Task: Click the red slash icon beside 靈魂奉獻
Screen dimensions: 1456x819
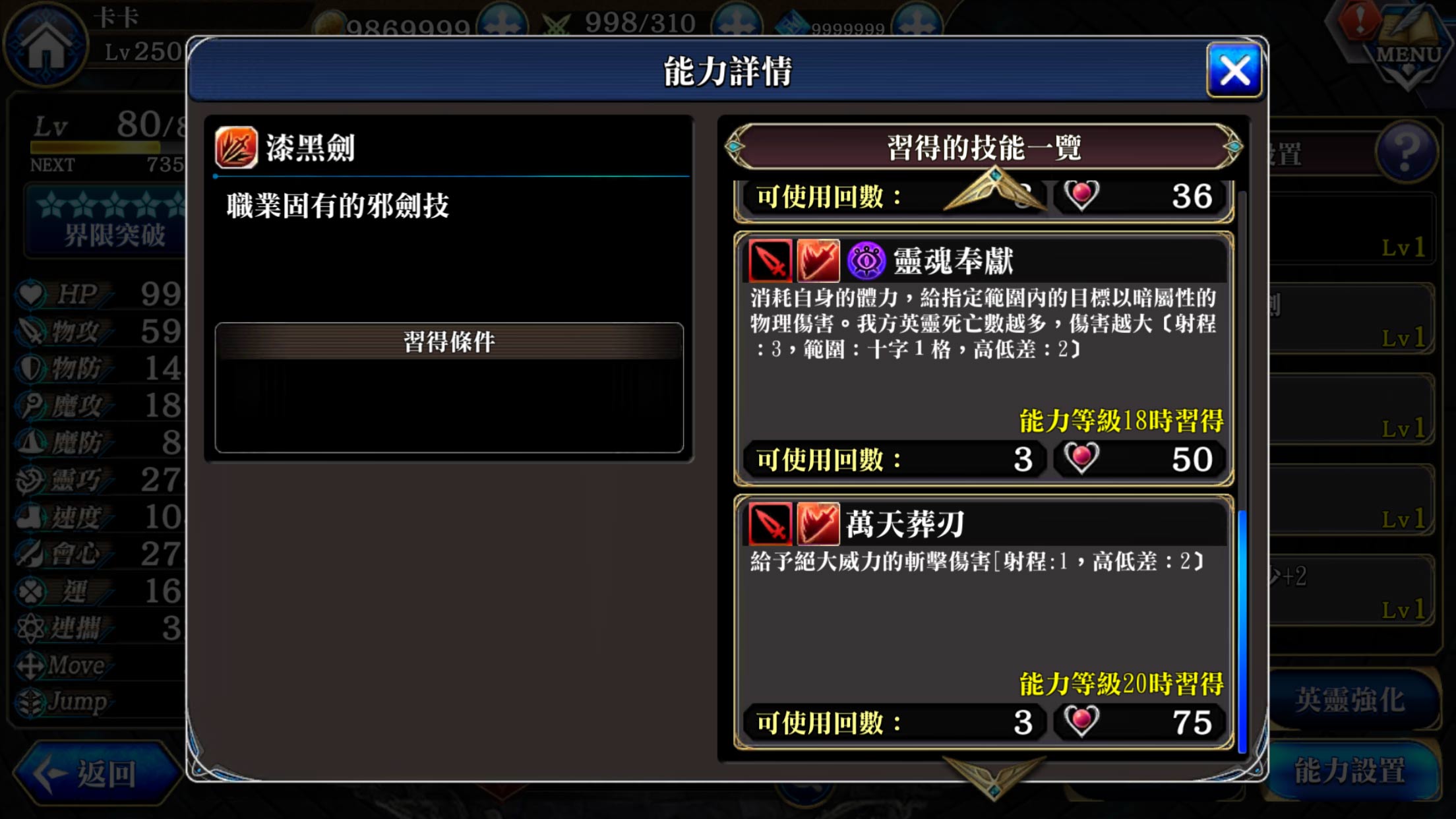Action: click(x=820, y=260)
